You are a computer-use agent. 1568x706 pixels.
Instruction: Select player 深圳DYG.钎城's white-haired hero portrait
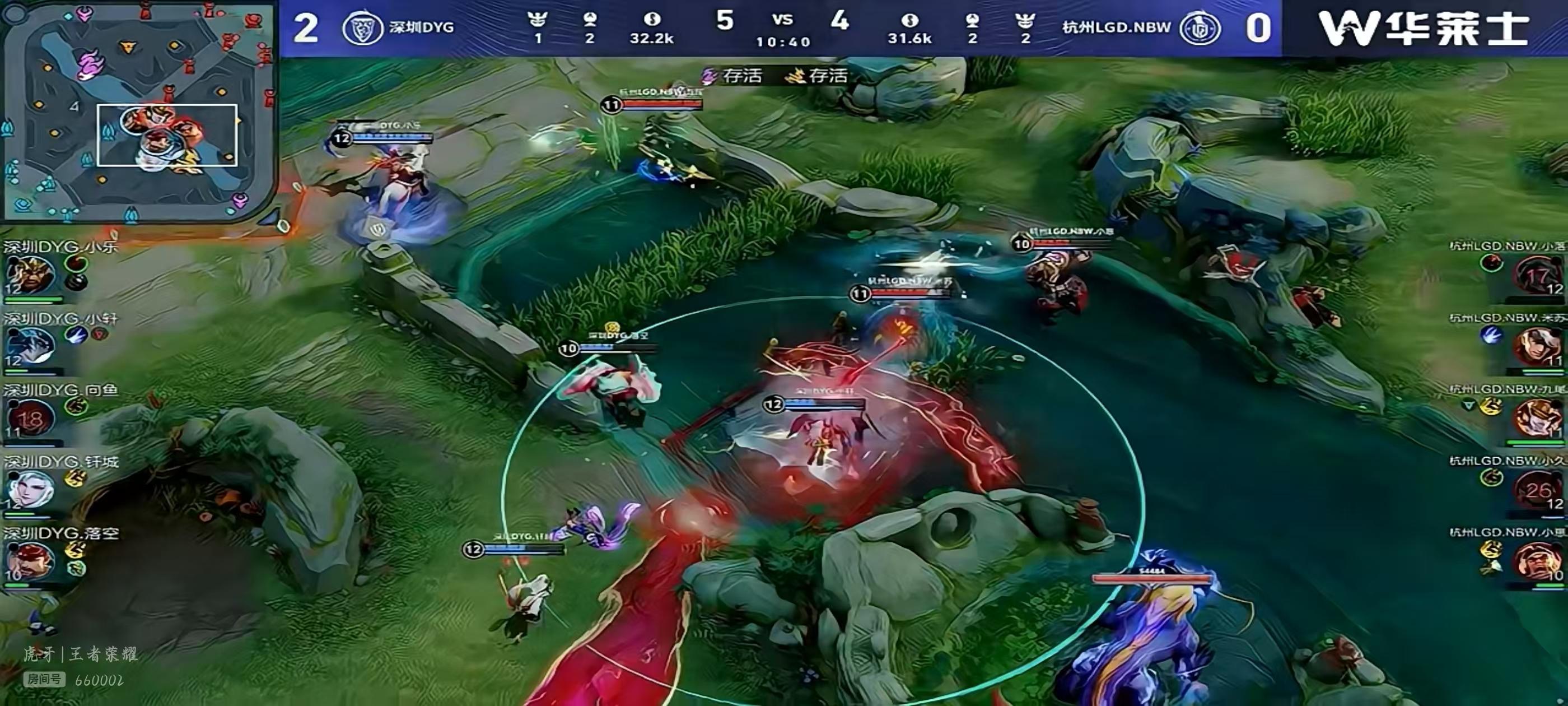[x=30, y=489]
